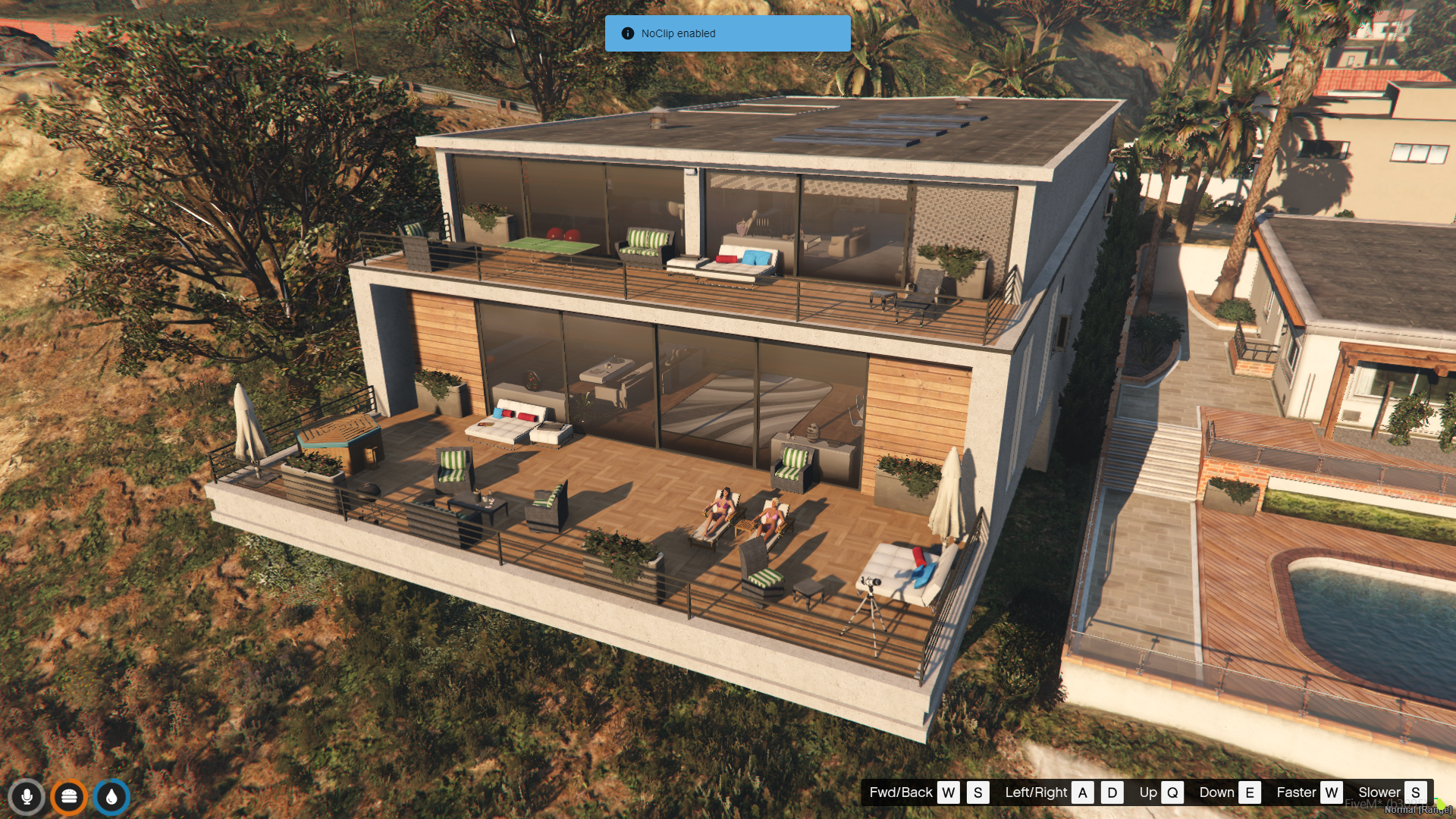Select the burger hunger status icon
Screen dimensions: 1456x819
(69, 797)
